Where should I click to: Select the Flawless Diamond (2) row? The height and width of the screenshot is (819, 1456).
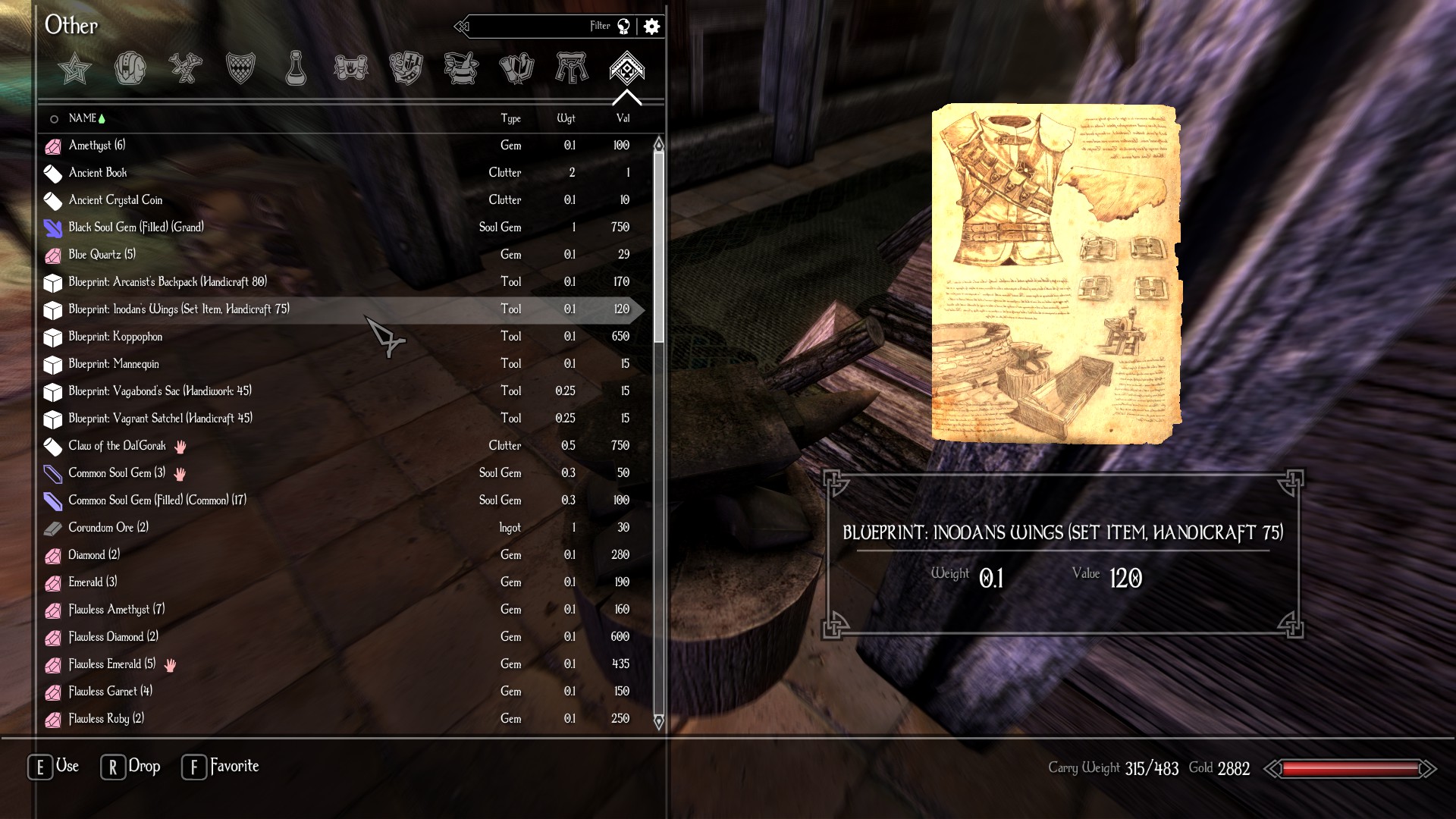[x=113, y=637]
